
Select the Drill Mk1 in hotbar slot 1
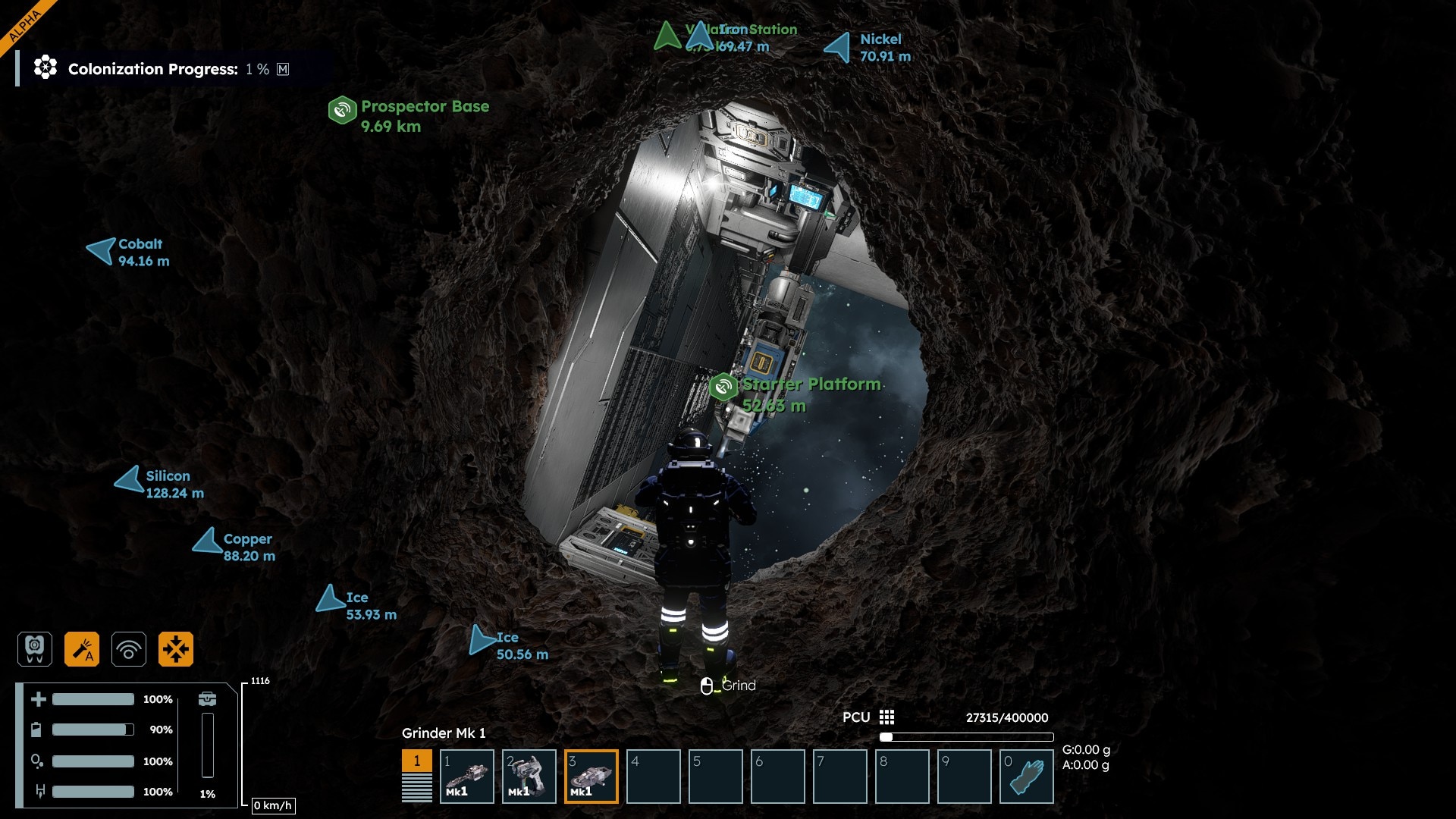click(x=466, y=776)
